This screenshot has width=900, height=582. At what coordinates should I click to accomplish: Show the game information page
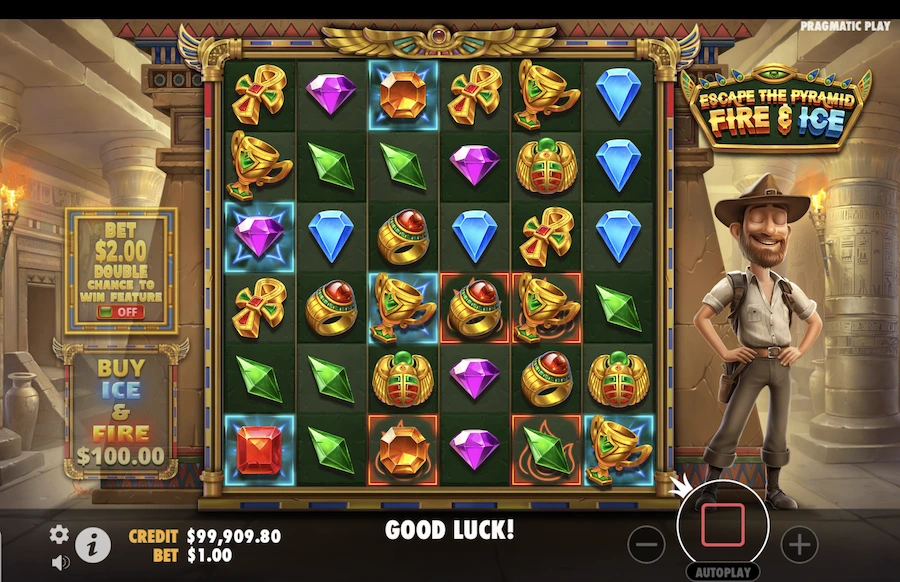pyautogui.click(x=93, y=543)
